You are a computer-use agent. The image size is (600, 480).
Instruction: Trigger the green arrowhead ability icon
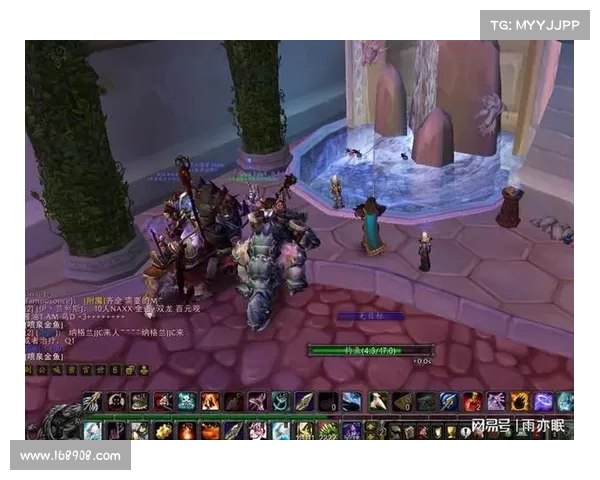(x=306, y=401)
